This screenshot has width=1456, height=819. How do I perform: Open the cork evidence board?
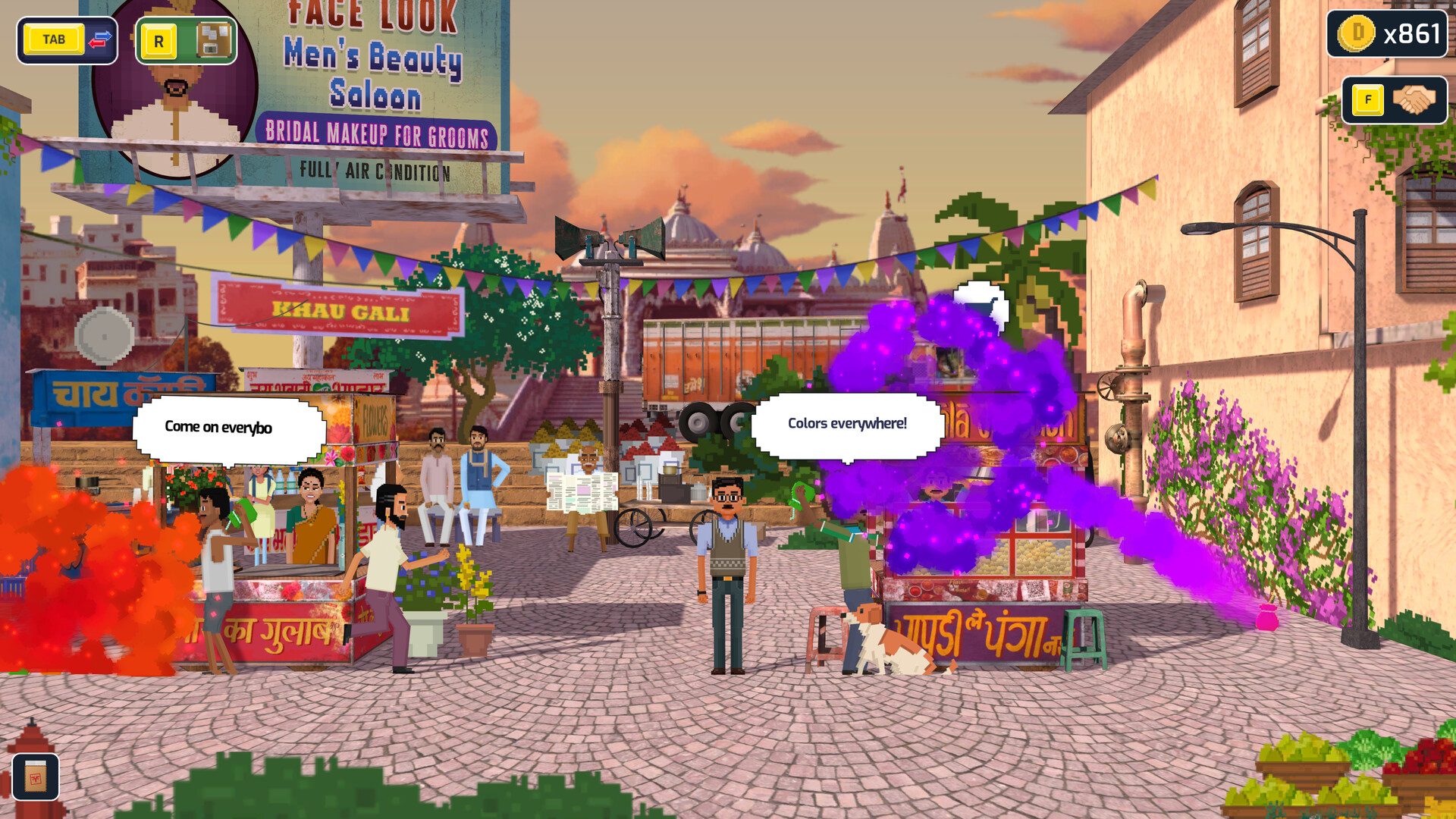(213, 40)
